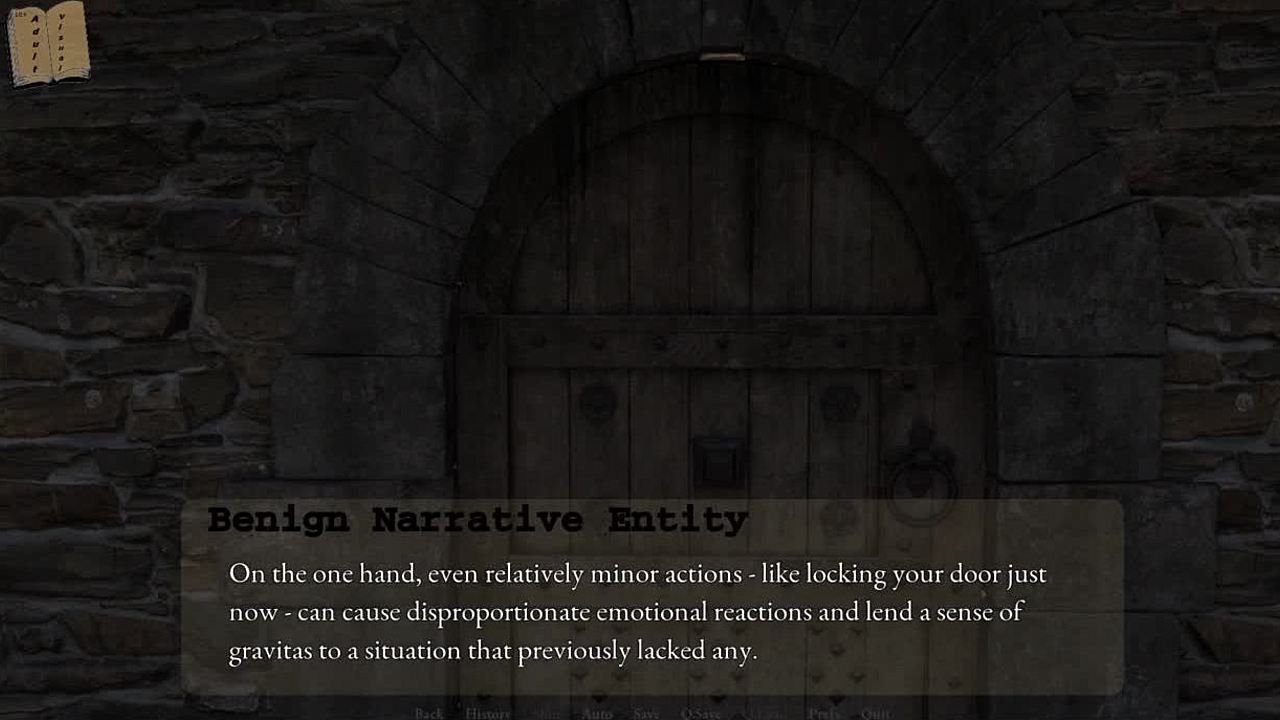Open the Save menu

646,713
